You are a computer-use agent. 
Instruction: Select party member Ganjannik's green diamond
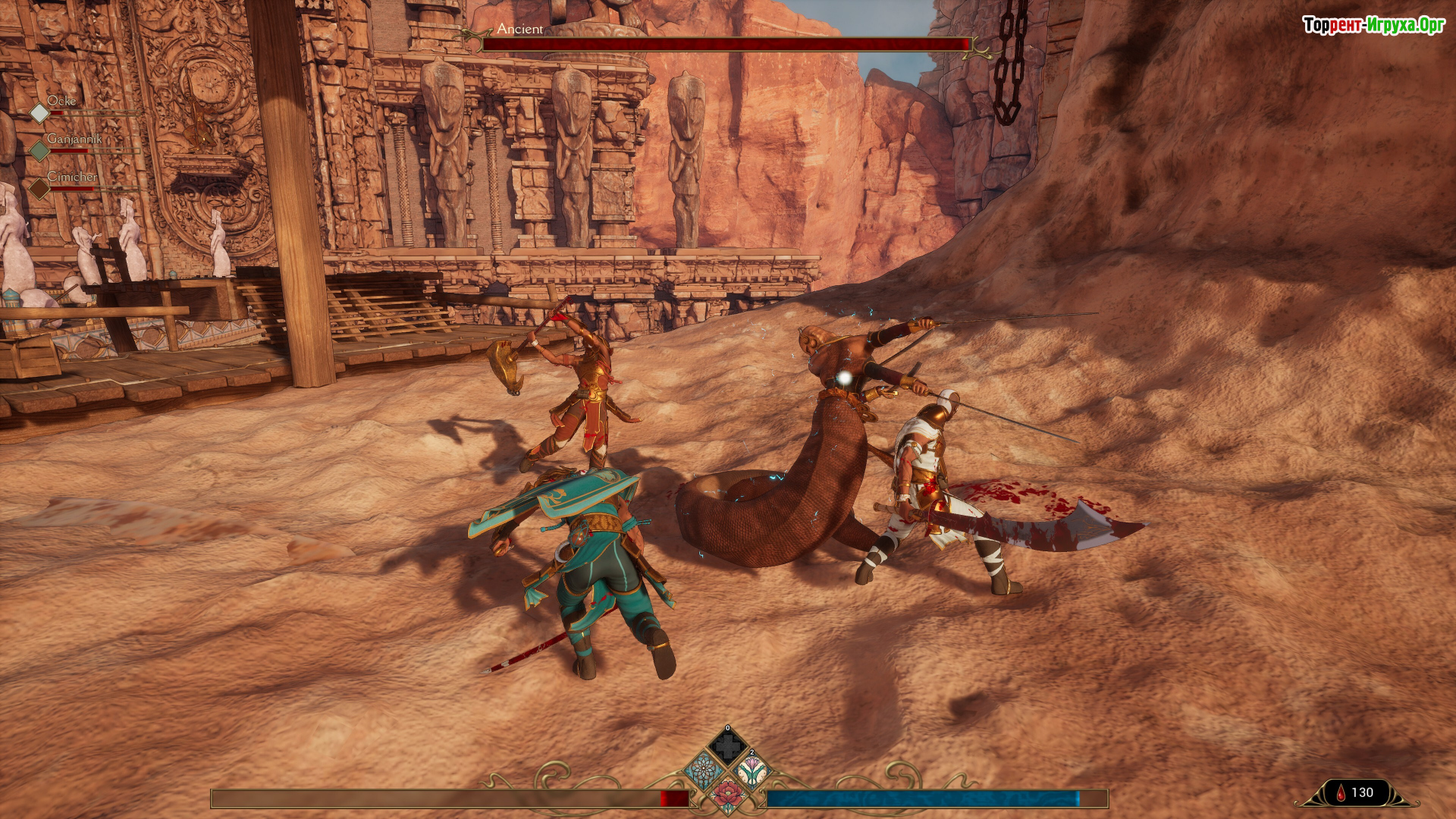39,151
